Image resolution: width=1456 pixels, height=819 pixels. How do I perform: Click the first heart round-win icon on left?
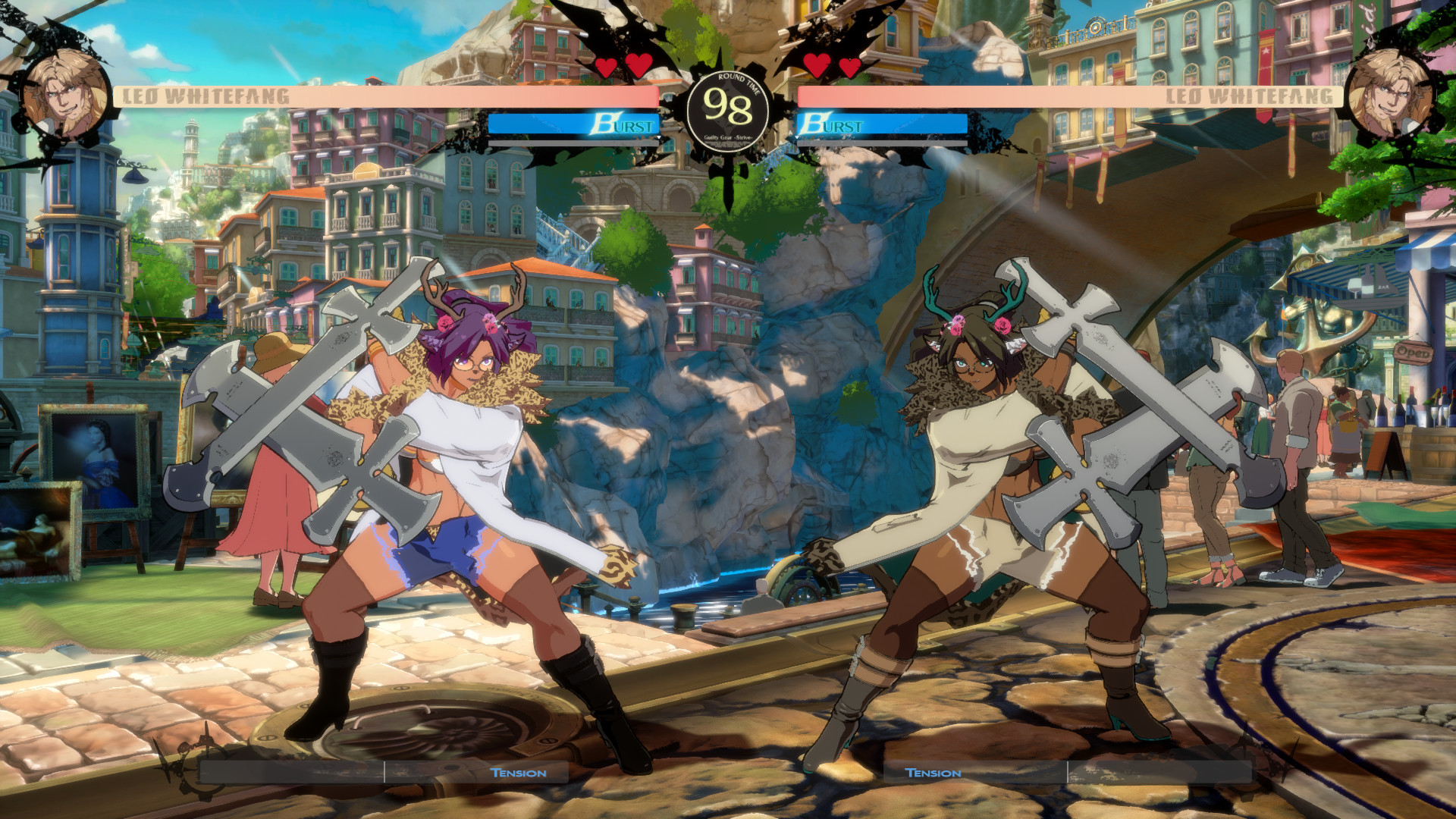(x=605, y=67)
